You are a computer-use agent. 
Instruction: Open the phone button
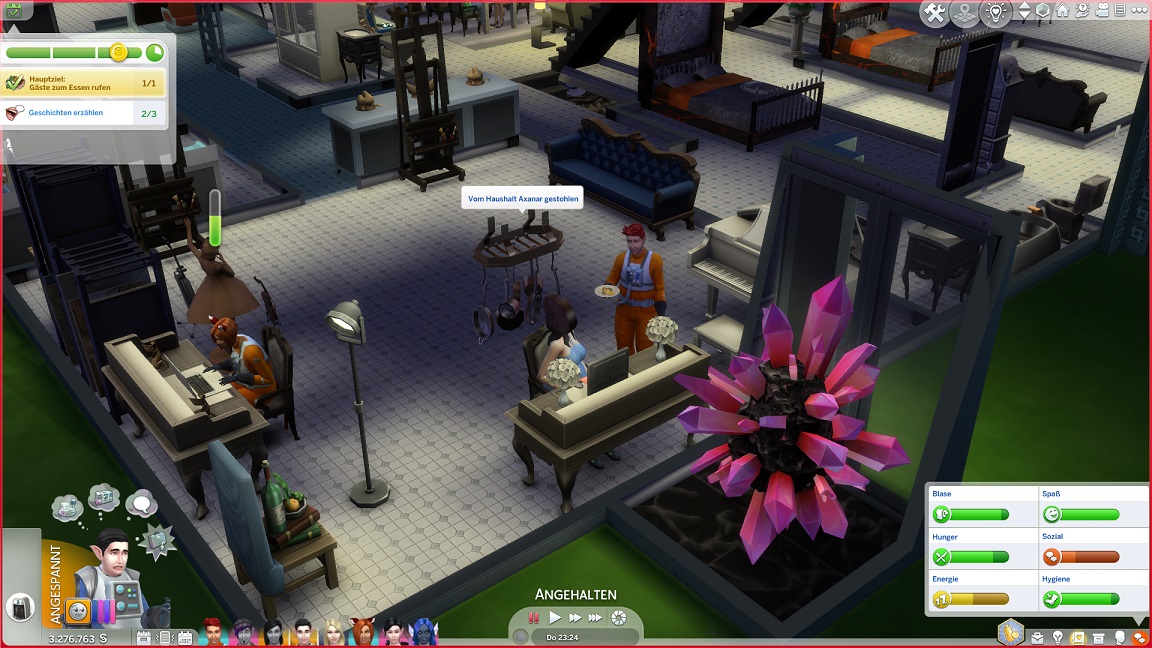(x=20, y=606)
